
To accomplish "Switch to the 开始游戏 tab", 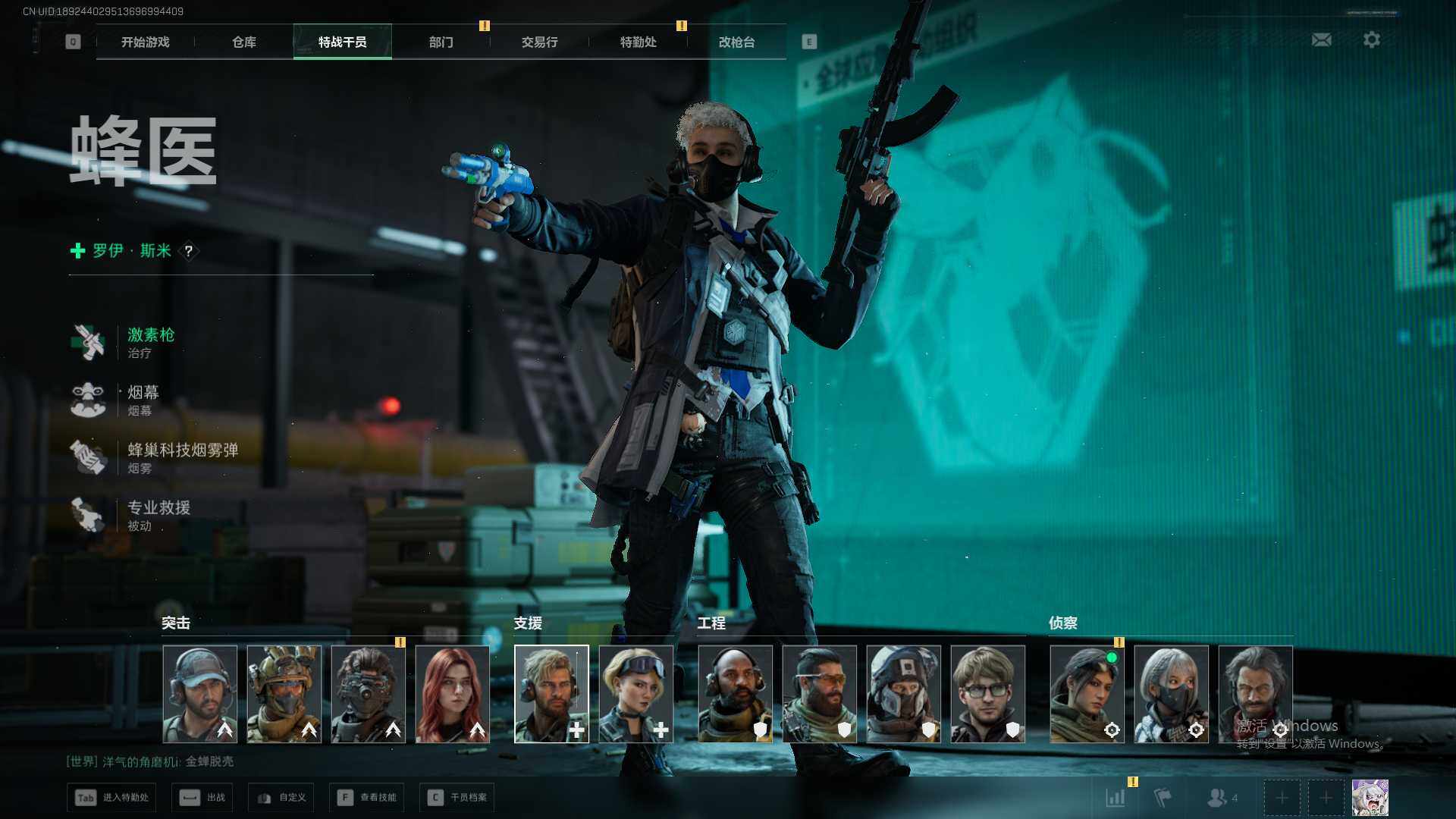I will (146, 42).
